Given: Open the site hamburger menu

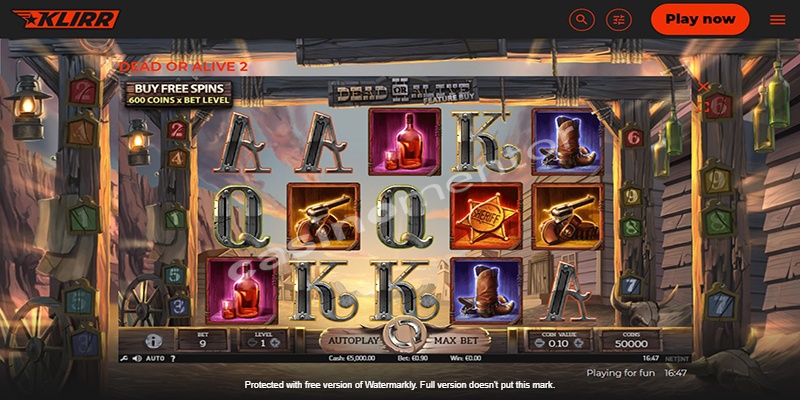Looking at the screenshot, I should (777, 19).
